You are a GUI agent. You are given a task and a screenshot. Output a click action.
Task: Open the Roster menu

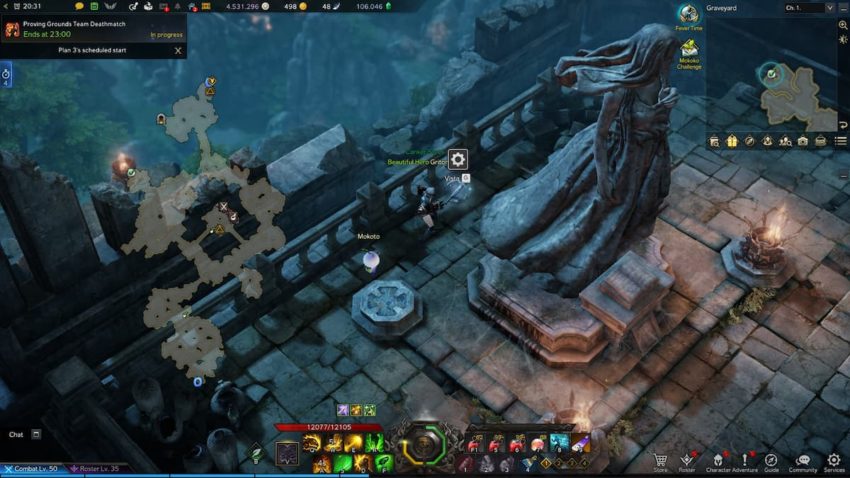(687, 460)
